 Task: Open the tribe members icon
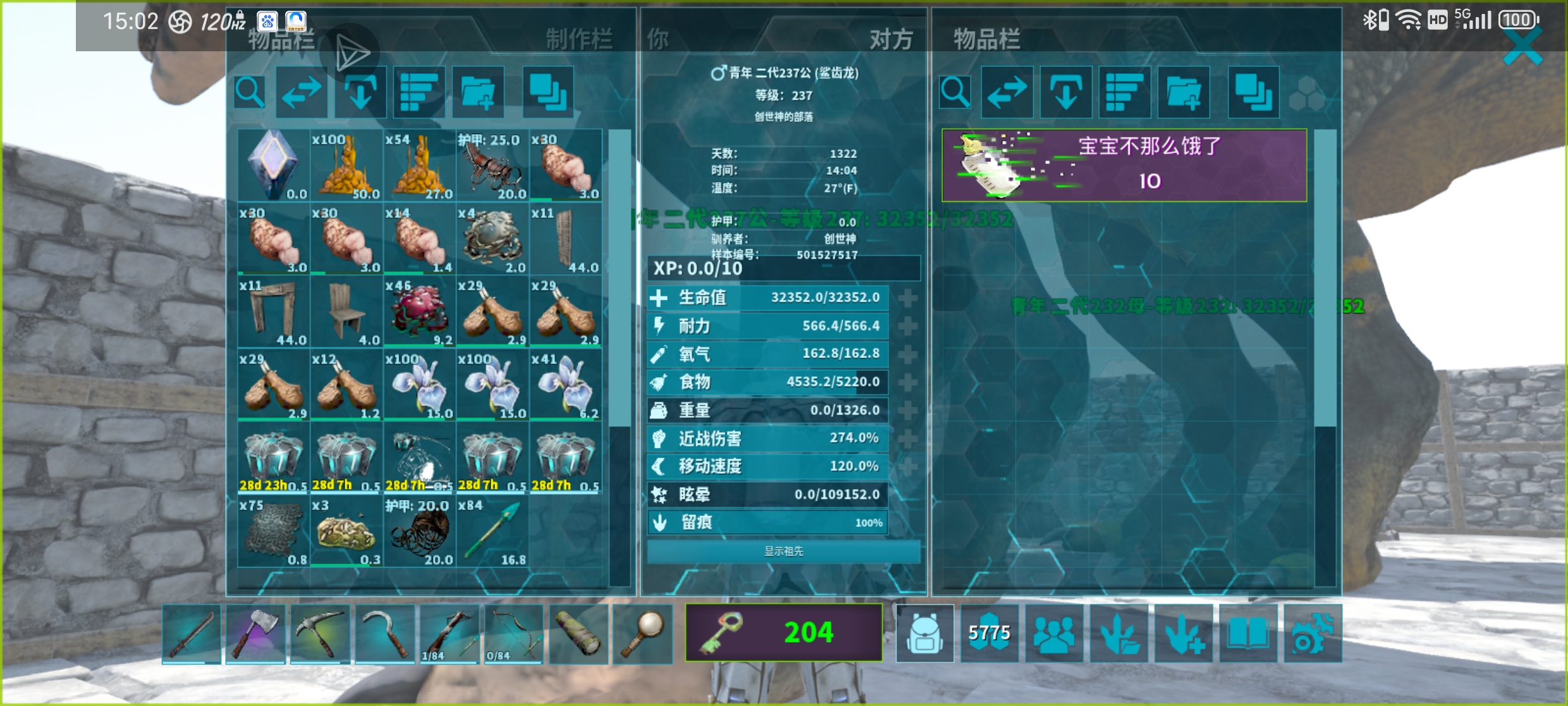point(1054,633)
